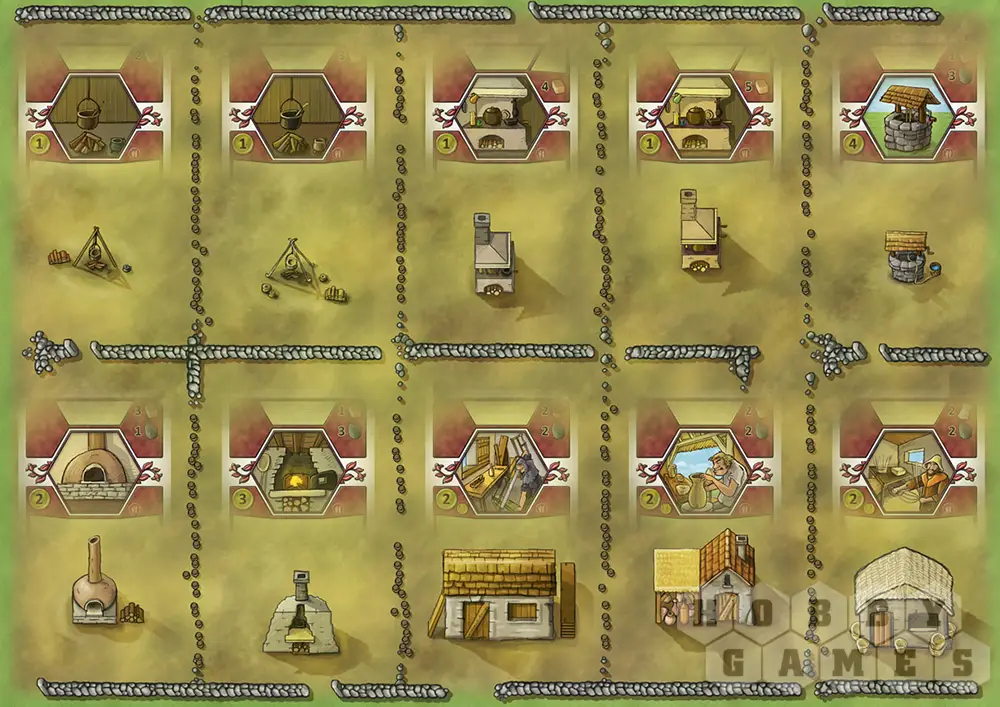Screen dimensions: 1000x707
Task: Pick the Cooking Hearth card costing 5 clay
Action: click(704, 117)
